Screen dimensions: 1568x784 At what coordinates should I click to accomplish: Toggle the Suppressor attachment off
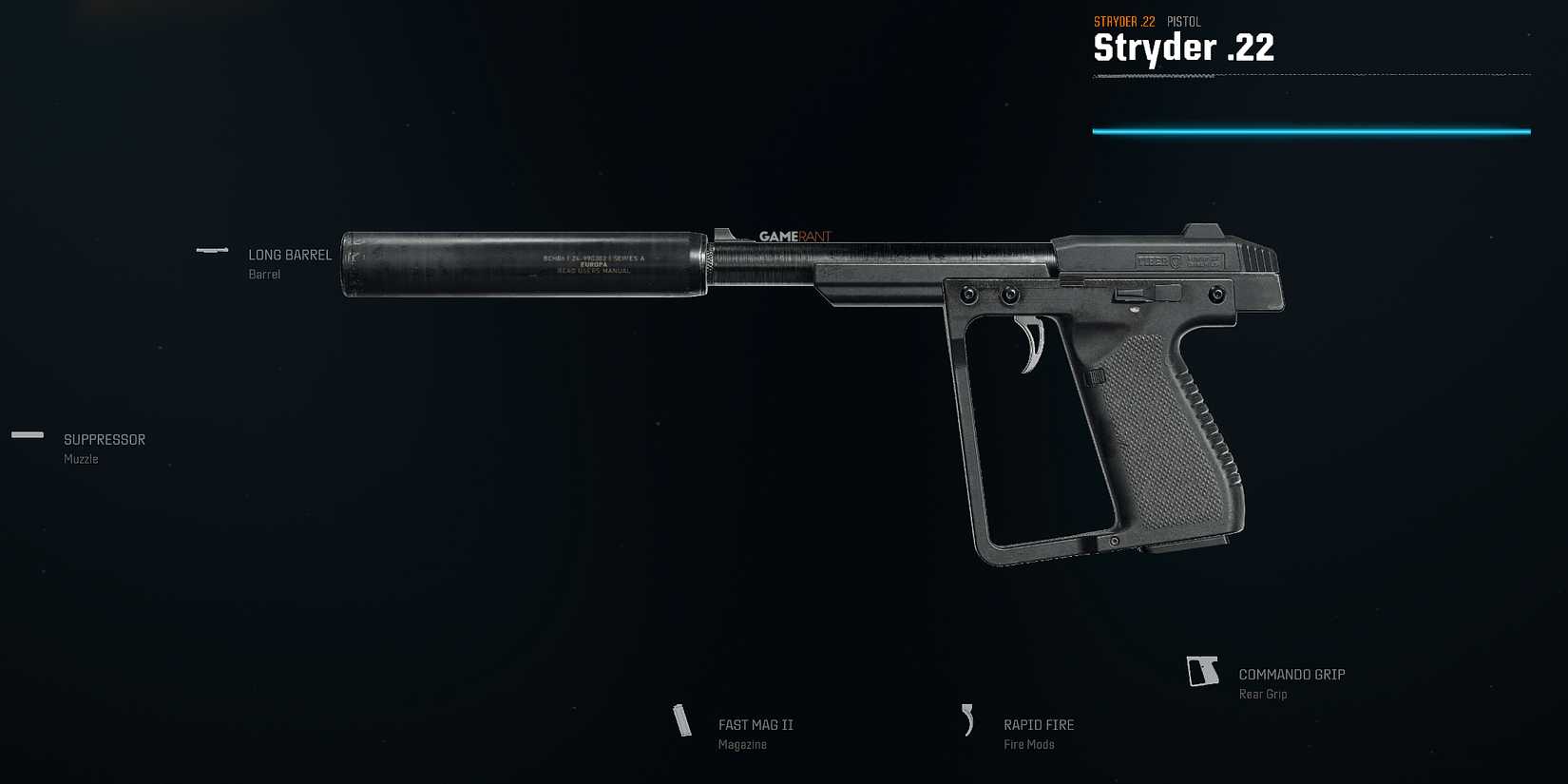pos(103,439)
